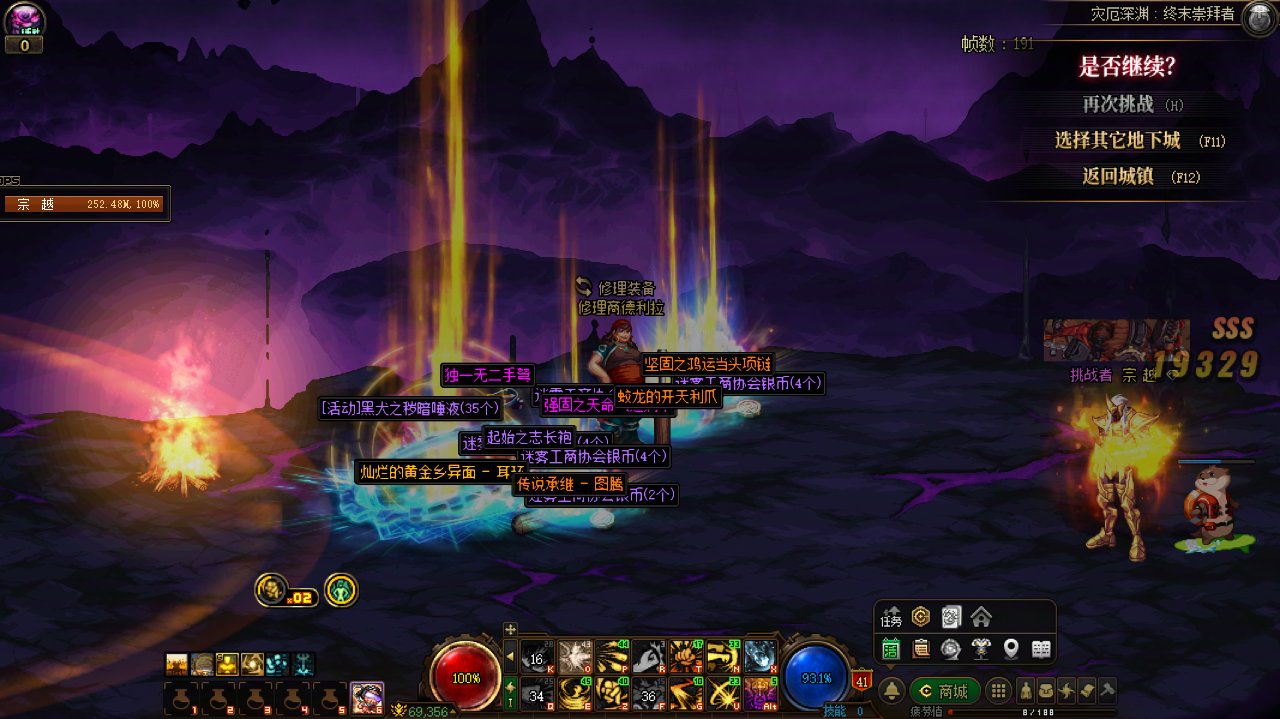1280x719 pixels.
Task: Open the open-book icon in quick menu
Action: click(1041, 649)
